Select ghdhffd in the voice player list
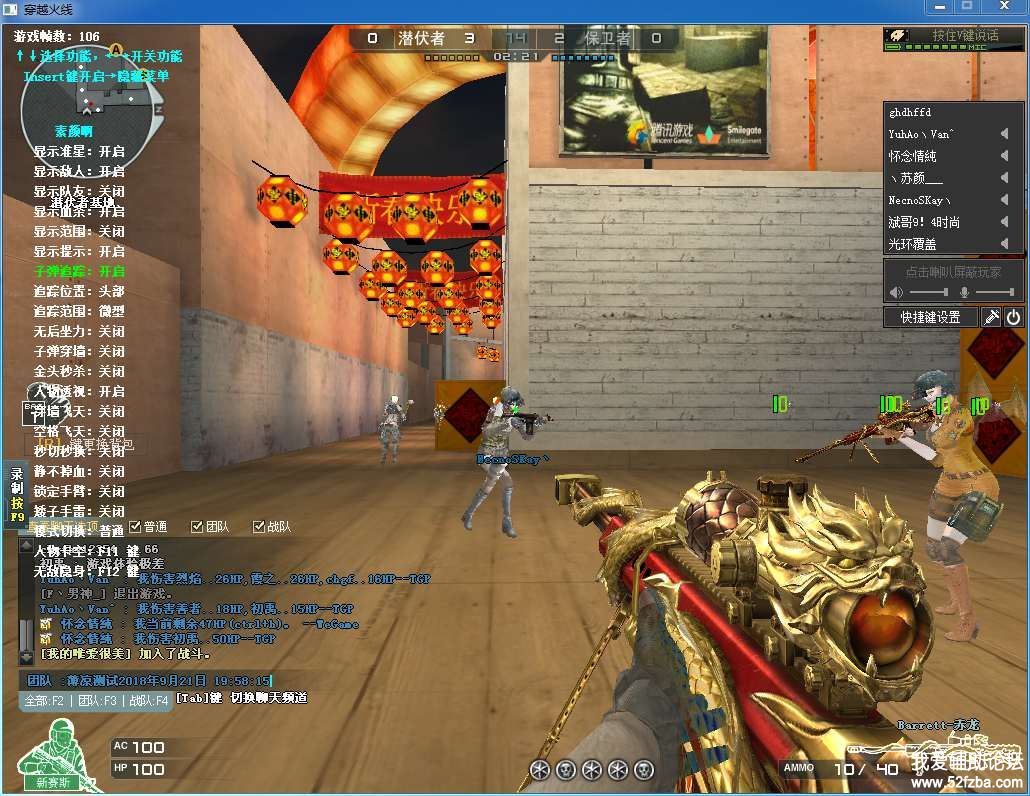Viewport: 1030px width, 796px height. (910, 112)
